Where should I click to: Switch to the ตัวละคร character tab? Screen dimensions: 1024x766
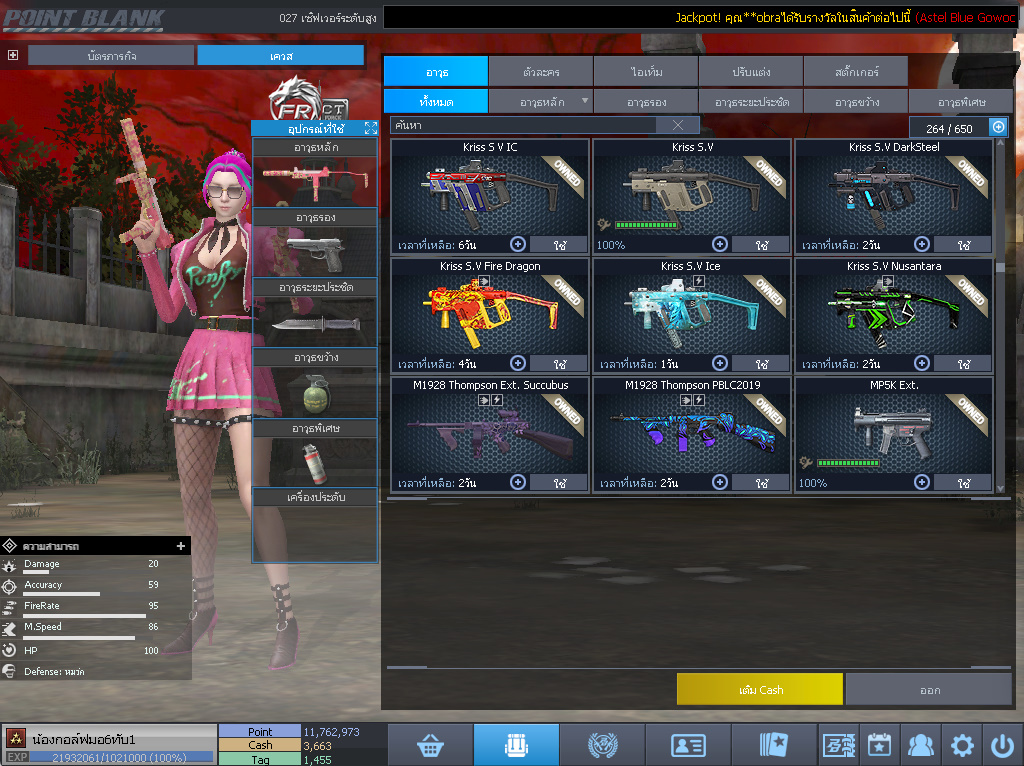tap(541, 71)
